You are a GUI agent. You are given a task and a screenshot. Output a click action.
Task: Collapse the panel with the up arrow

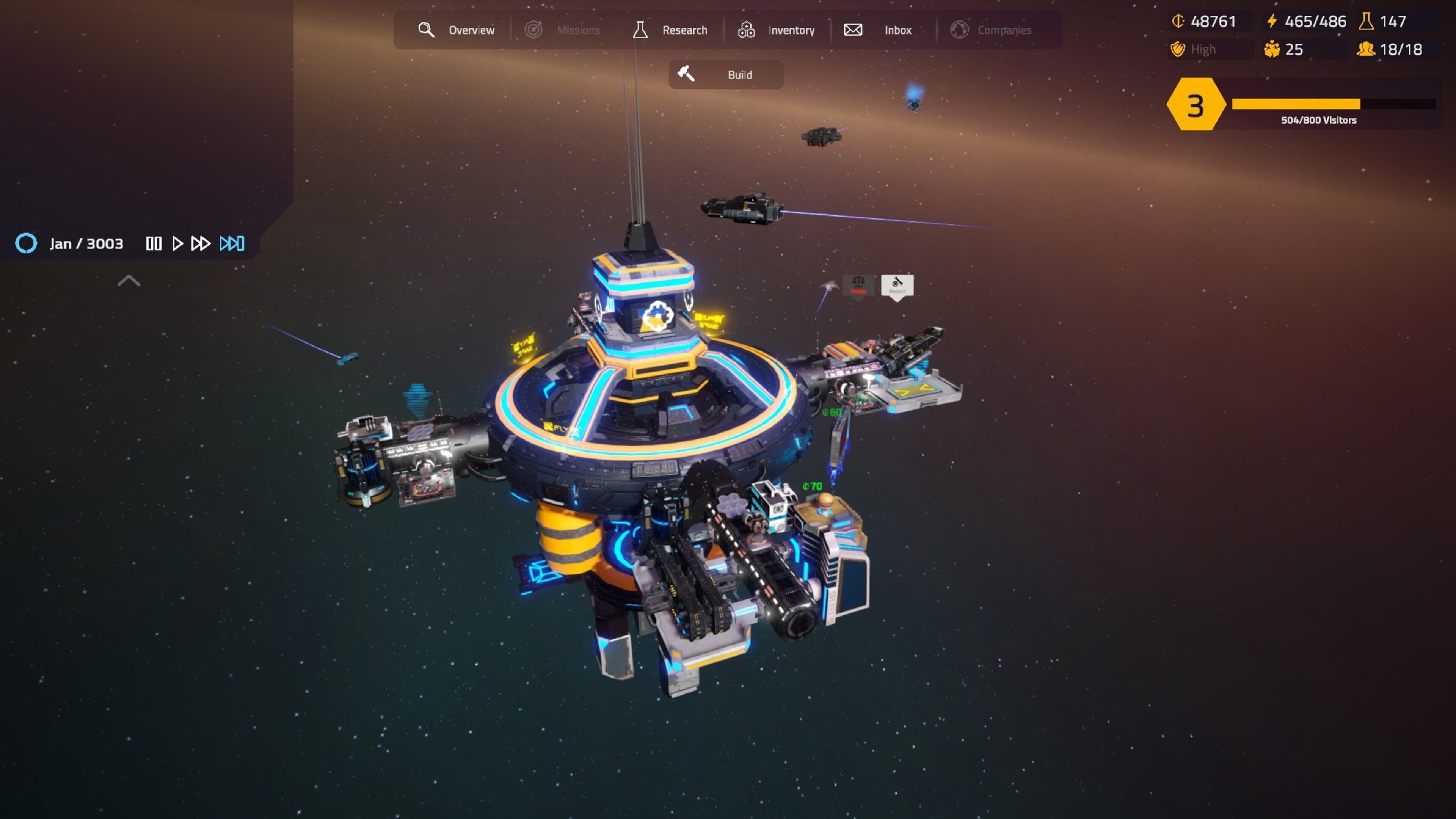128,280
